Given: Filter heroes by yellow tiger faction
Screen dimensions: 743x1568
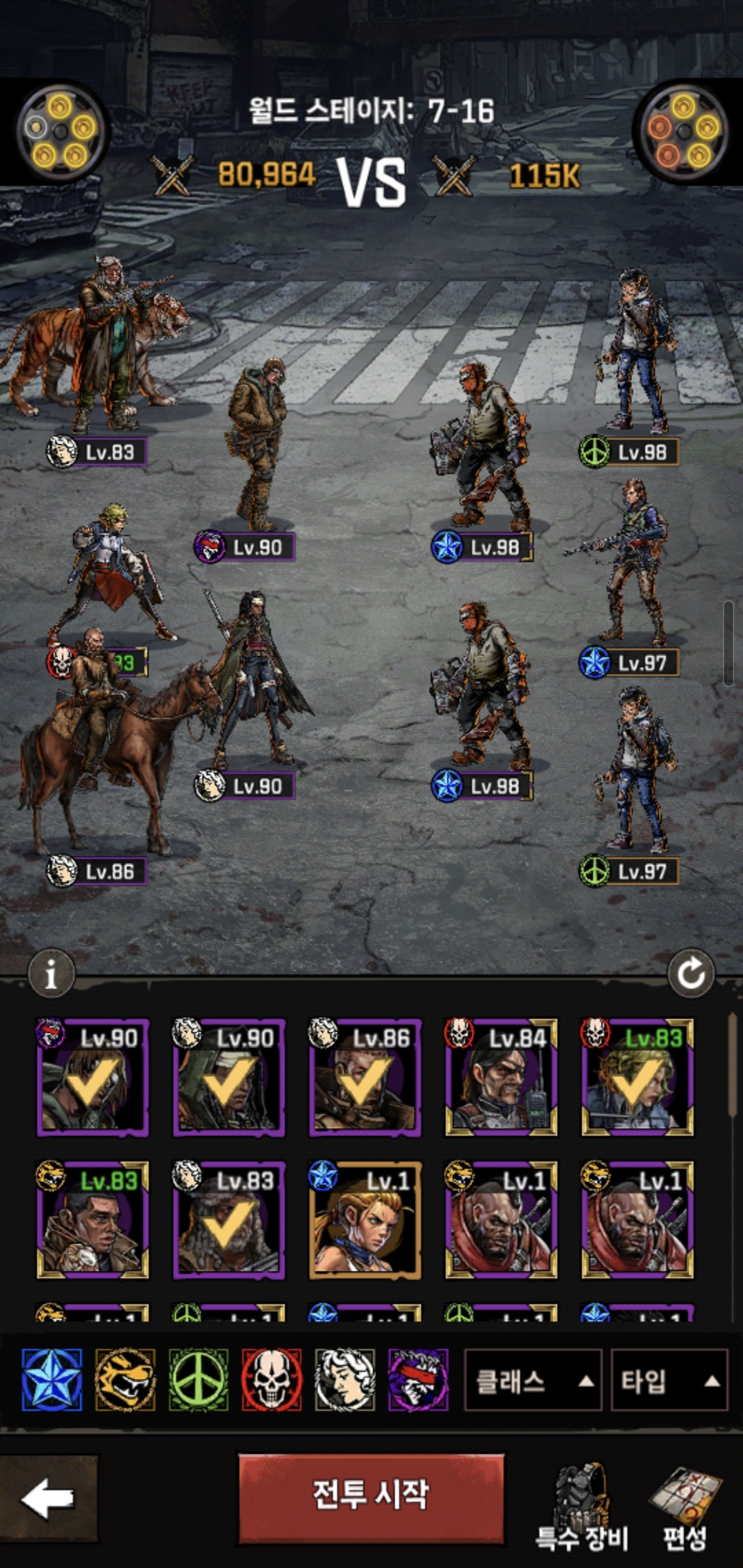Looking at the screenshot, I should [x=125, y=1380].
